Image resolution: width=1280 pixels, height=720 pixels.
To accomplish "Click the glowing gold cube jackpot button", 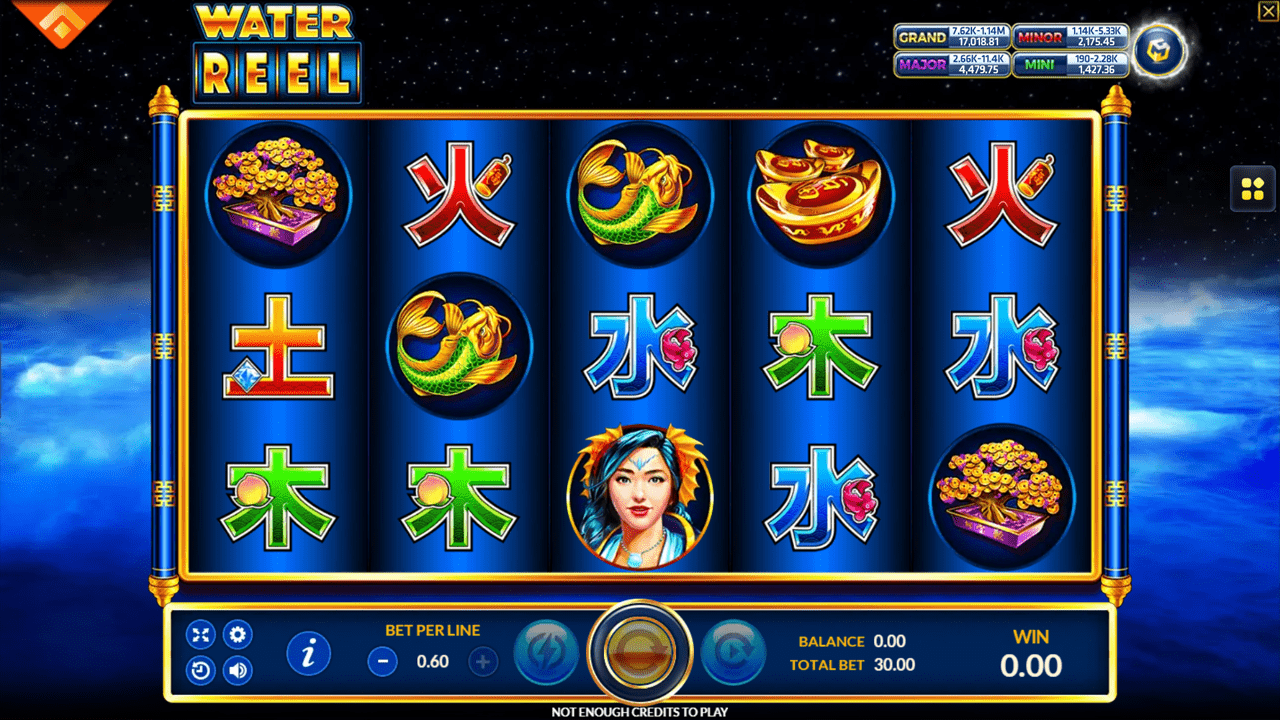I will (x=1159, y=50).
